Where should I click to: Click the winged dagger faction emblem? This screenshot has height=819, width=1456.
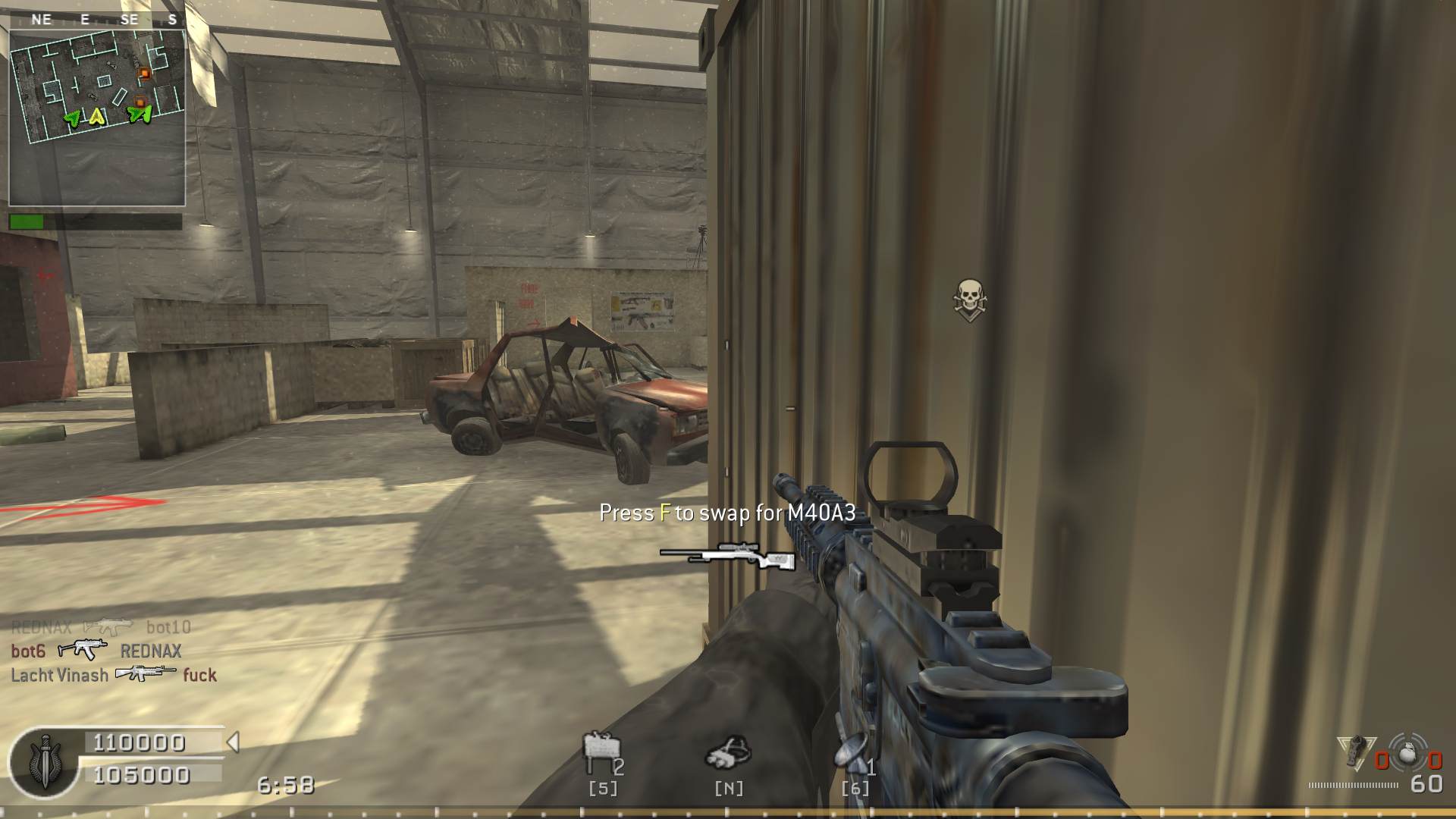(43, 762)
